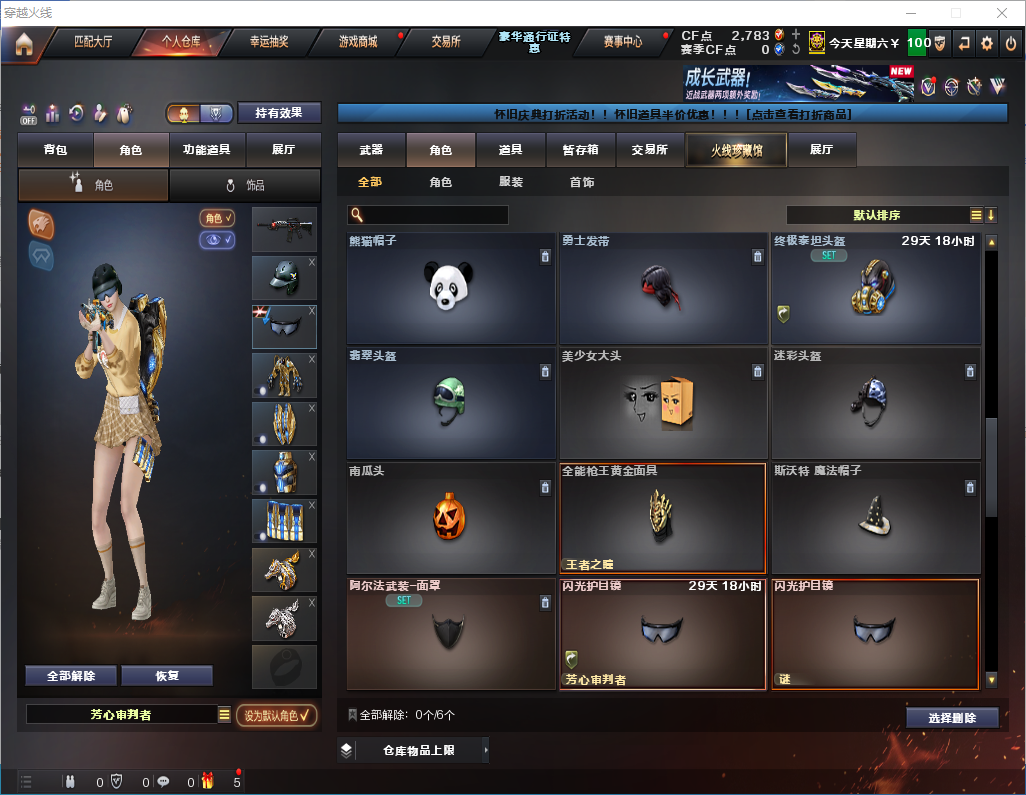
Task: Close the game window
Action: 1001,13
